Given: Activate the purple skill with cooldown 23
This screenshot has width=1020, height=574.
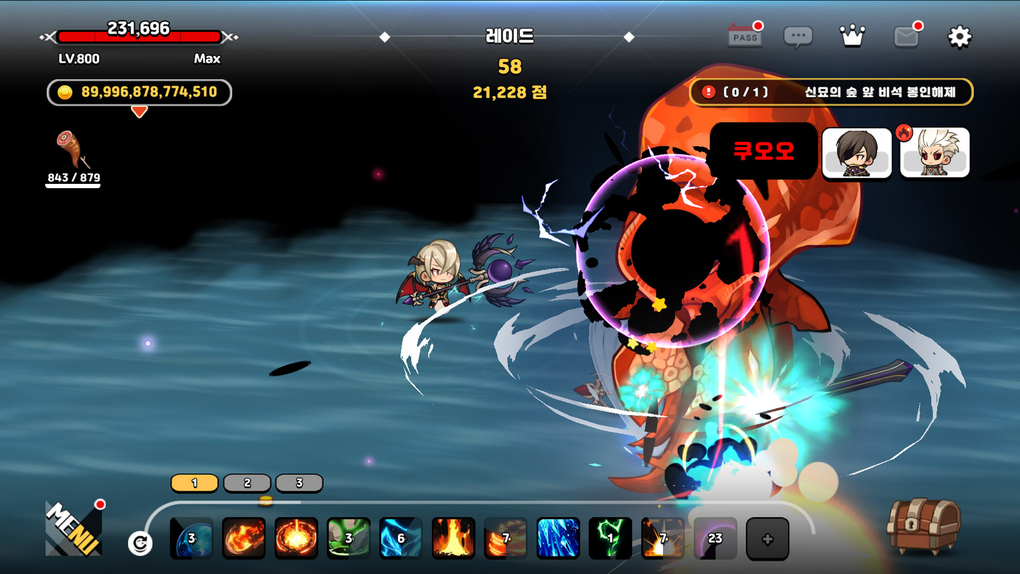Looking at the screenshot, I should pos(715,538).
